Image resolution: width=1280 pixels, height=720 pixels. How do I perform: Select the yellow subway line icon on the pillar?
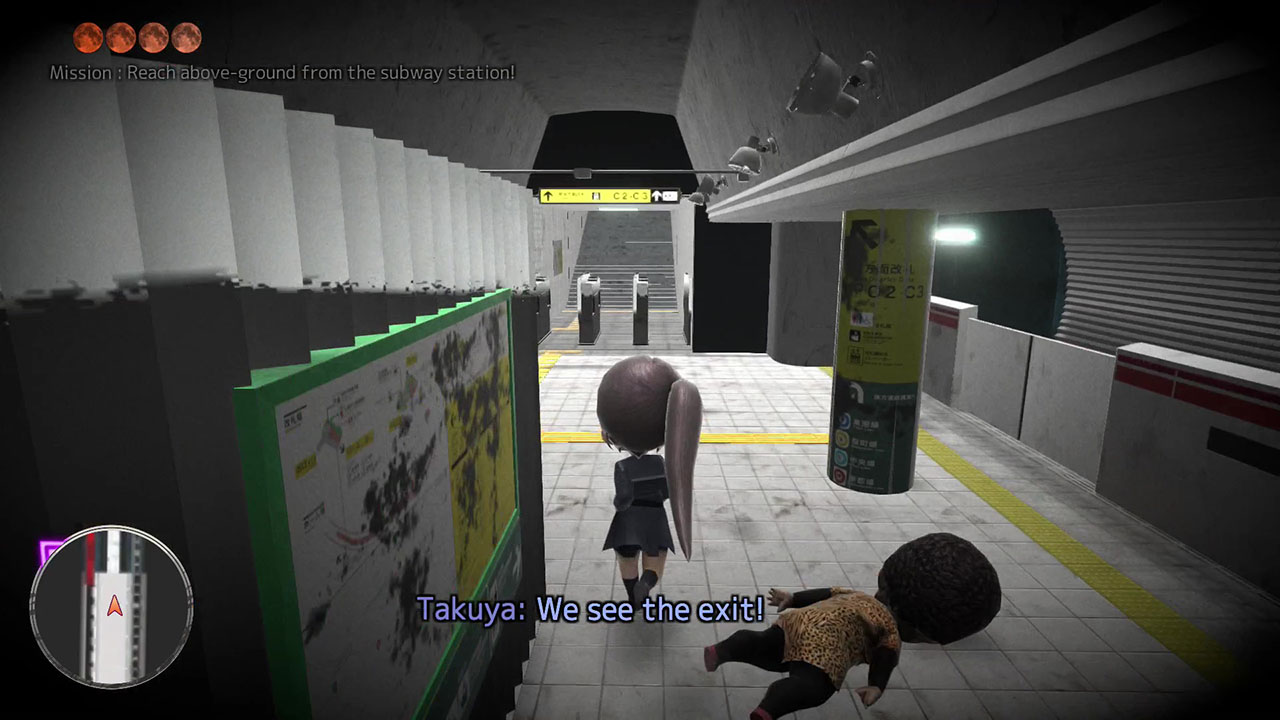click(x=841, y=440)
